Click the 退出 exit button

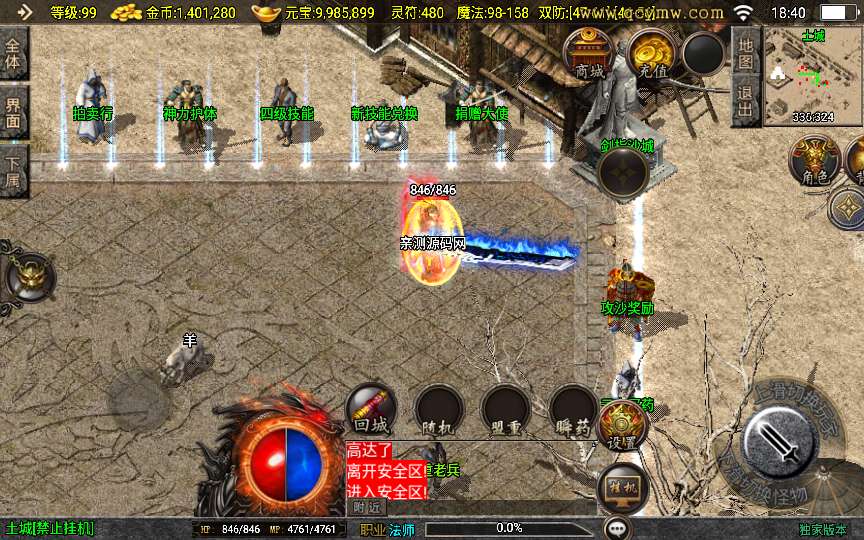[745, 103]
